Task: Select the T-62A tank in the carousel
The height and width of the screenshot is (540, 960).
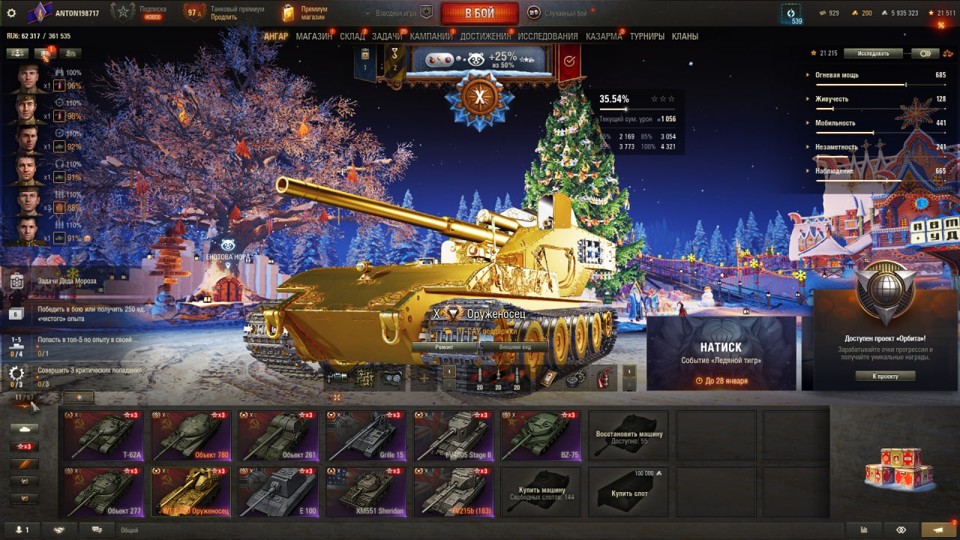Action: point(104,435)
